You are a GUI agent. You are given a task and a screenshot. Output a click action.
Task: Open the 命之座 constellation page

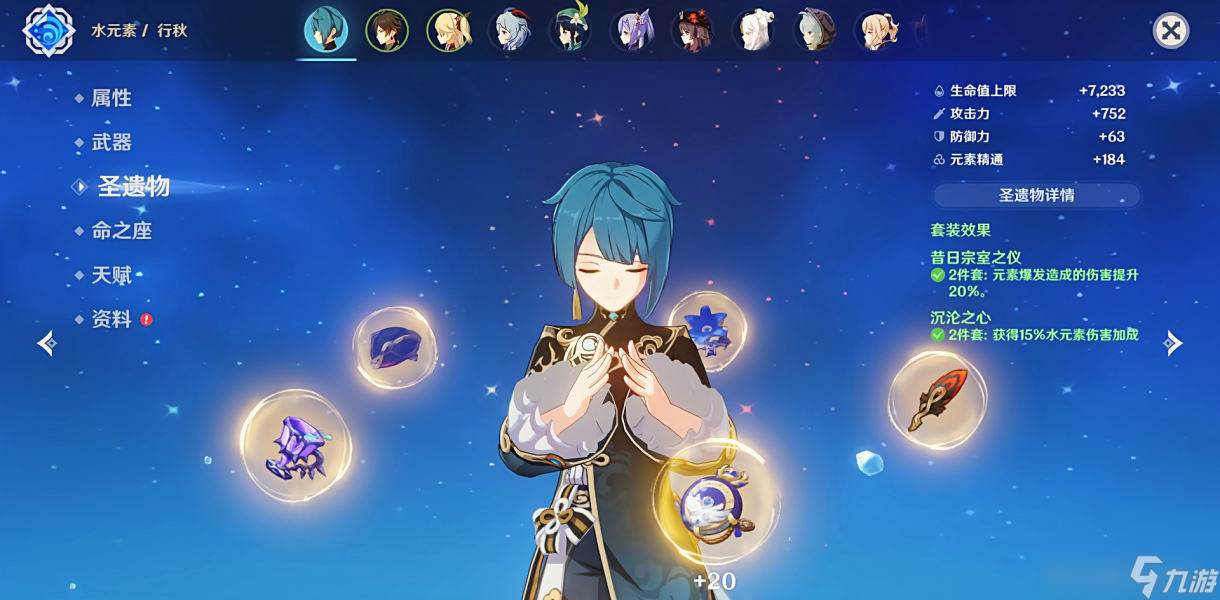(121, 231)
